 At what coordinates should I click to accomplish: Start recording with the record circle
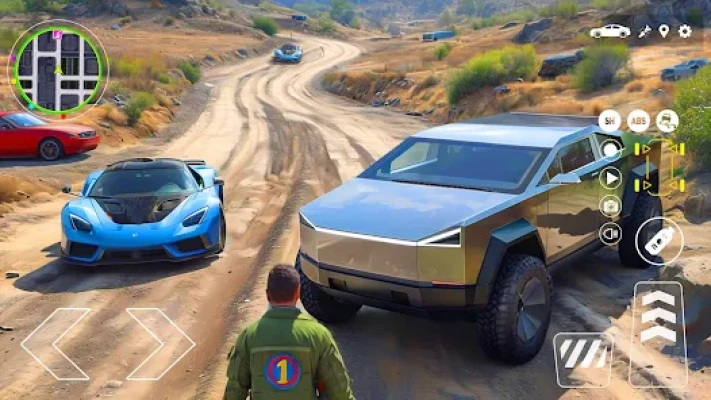pyautogui.click(x=610, y=151)
